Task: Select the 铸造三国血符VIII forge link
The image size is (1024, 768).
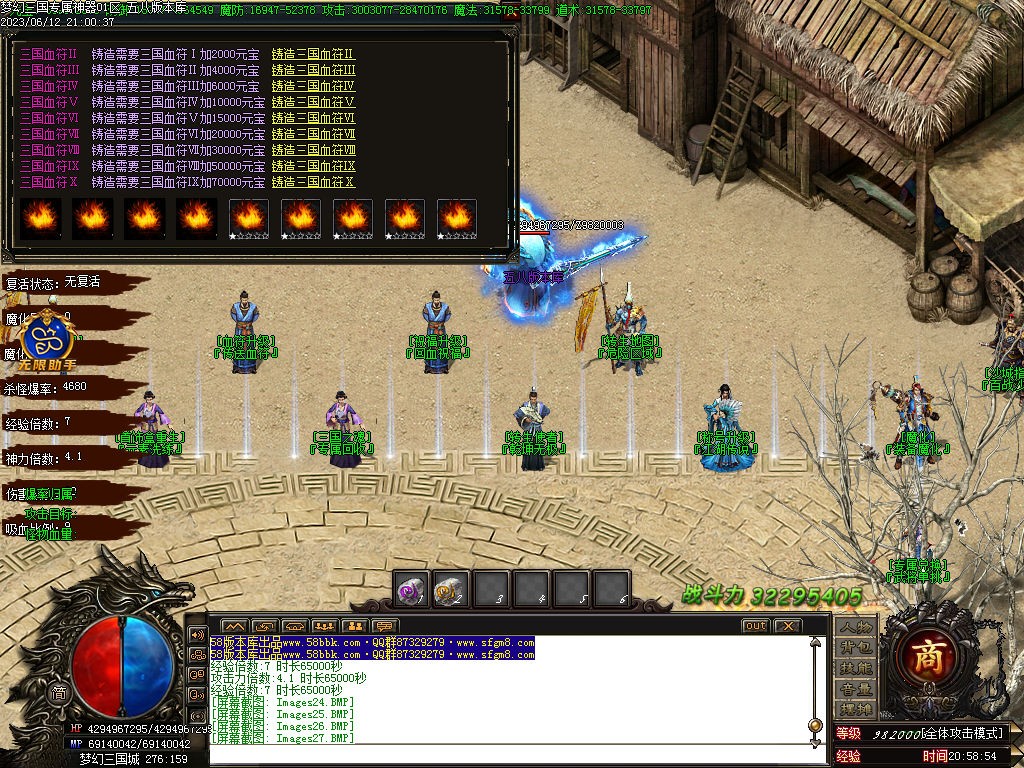Action: (x=313, y=150)
